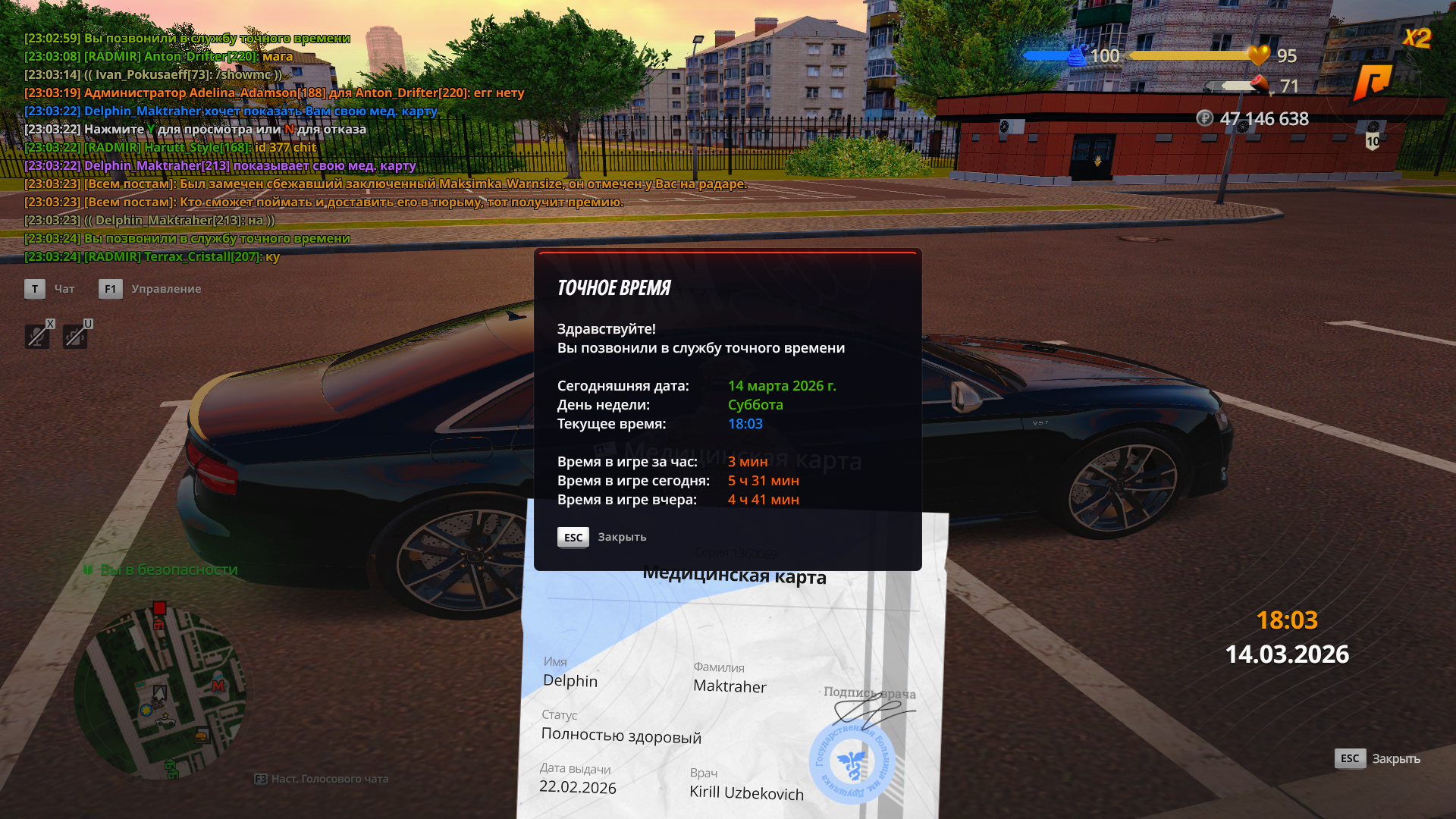This screenshot has height=819, width=1456.
Task: Toggle the muted microphone icon
Action: [37, 336]
